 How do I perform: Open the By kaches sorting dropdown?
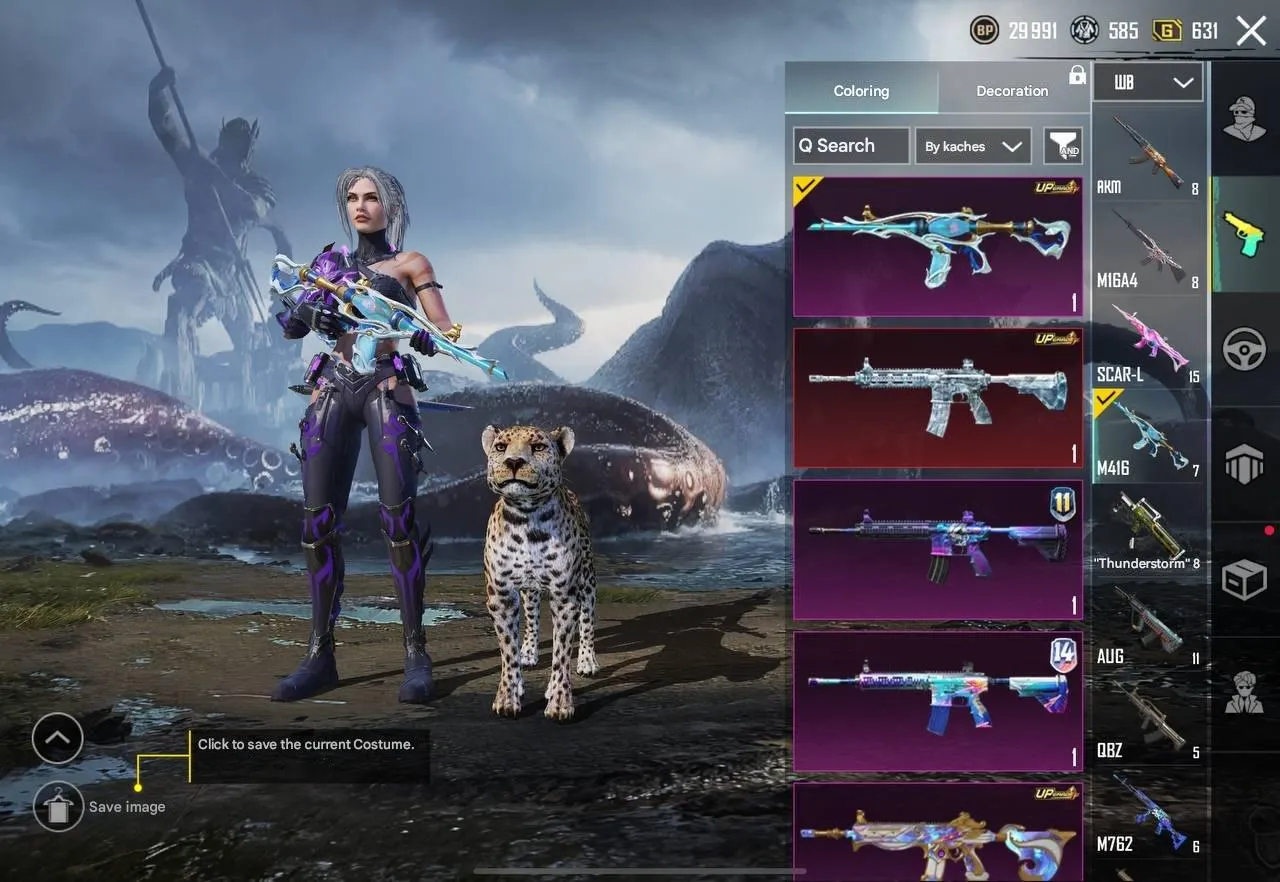point(972,145)
